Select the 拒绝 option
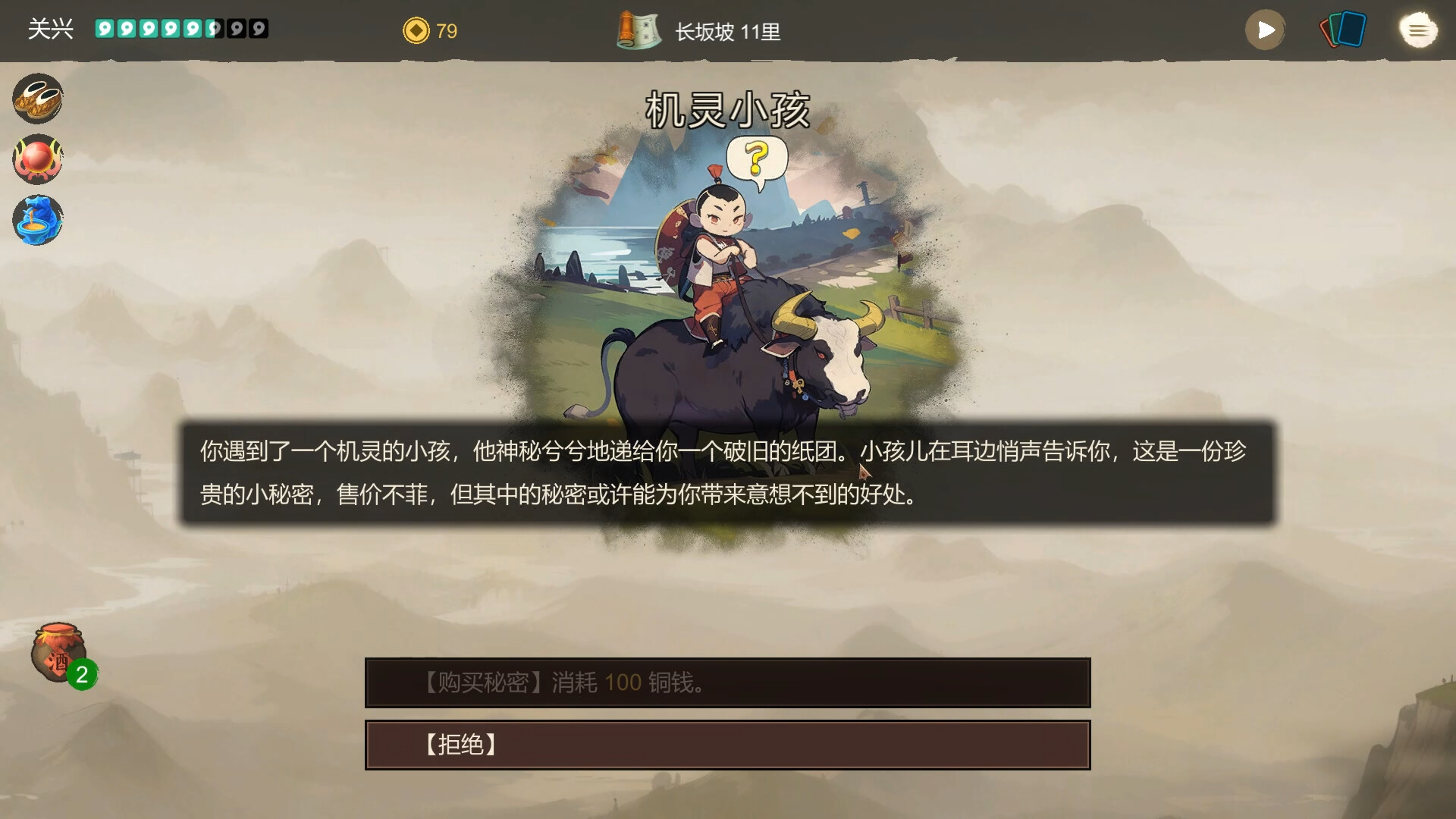 pos(726,745)
